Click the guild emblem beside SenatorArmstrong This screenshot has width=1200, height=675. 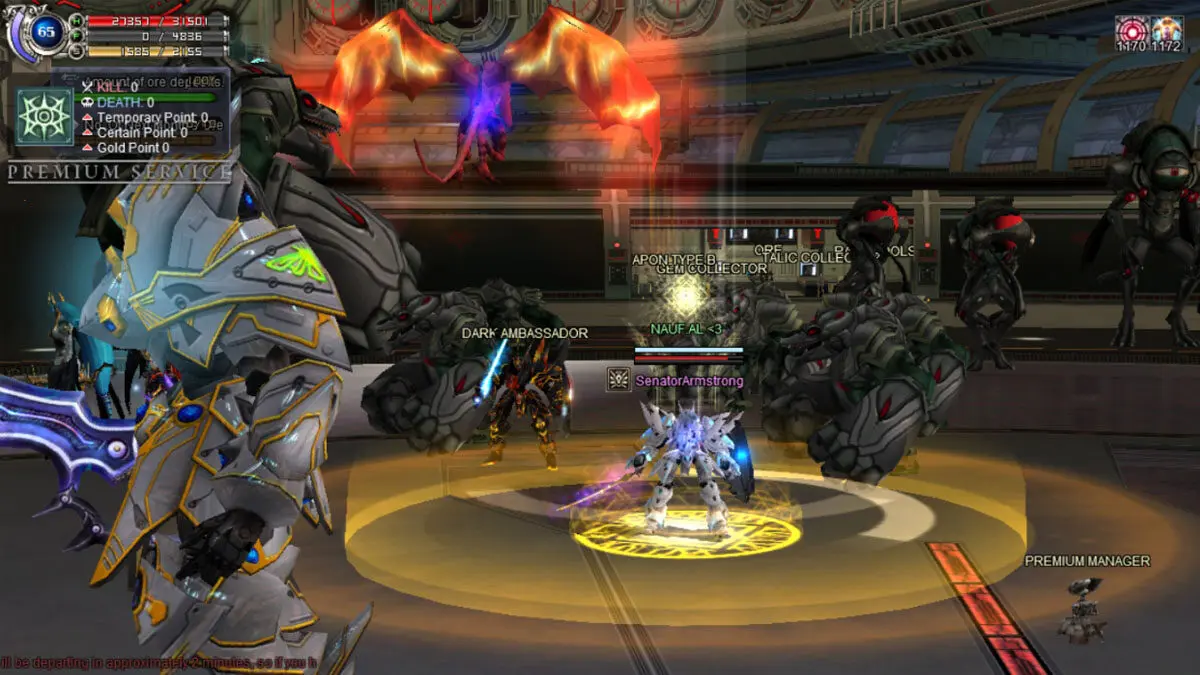(x=618, y=380)
